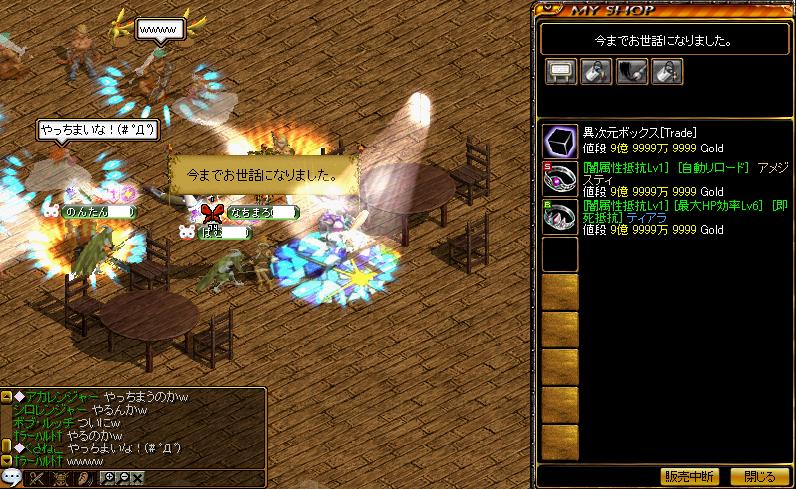The height and width of the screenshot is (489, 796).
Task: Open the chat speech bubble button
Action: click(x=12, y=478)
